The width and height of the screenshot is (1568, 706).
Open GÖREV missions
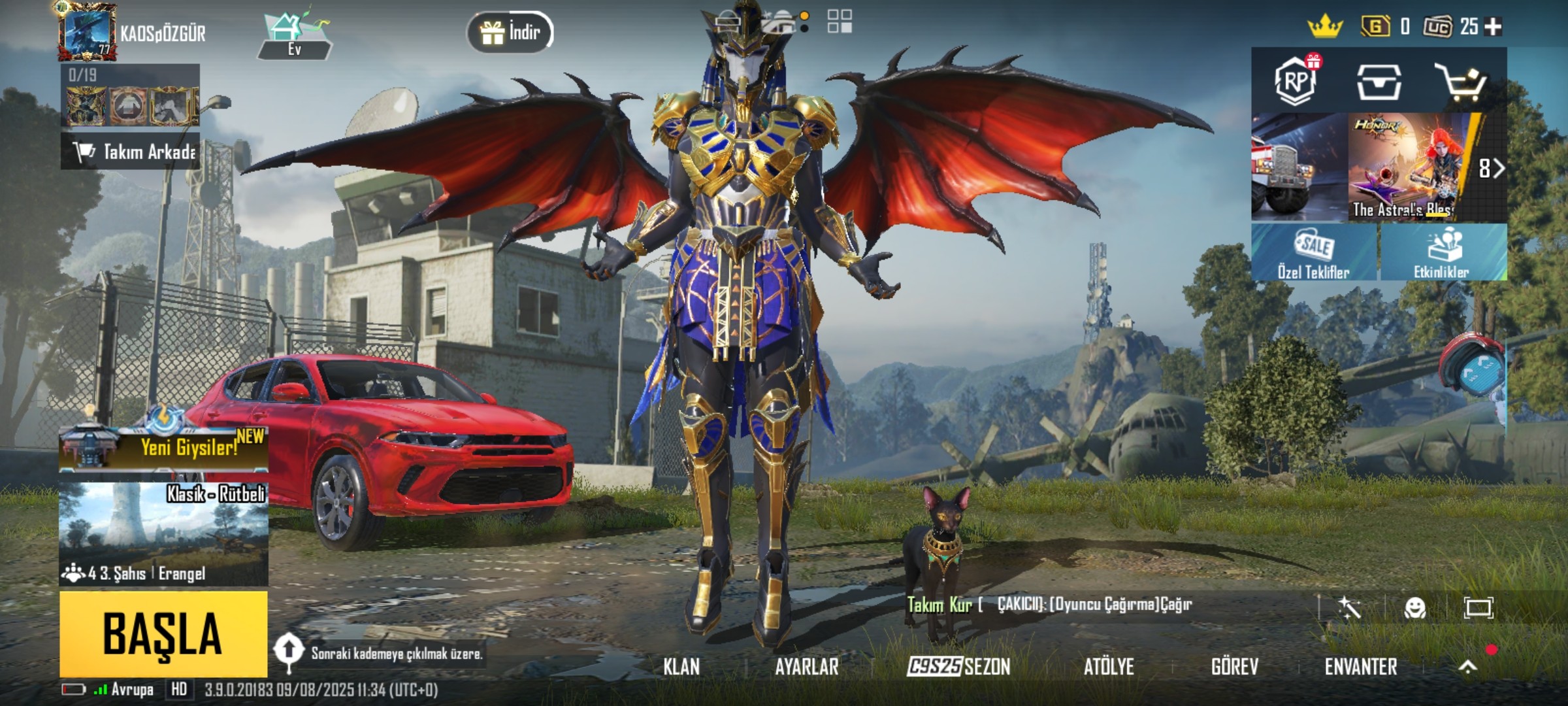pyautogui.click(x=1234, y=667)
